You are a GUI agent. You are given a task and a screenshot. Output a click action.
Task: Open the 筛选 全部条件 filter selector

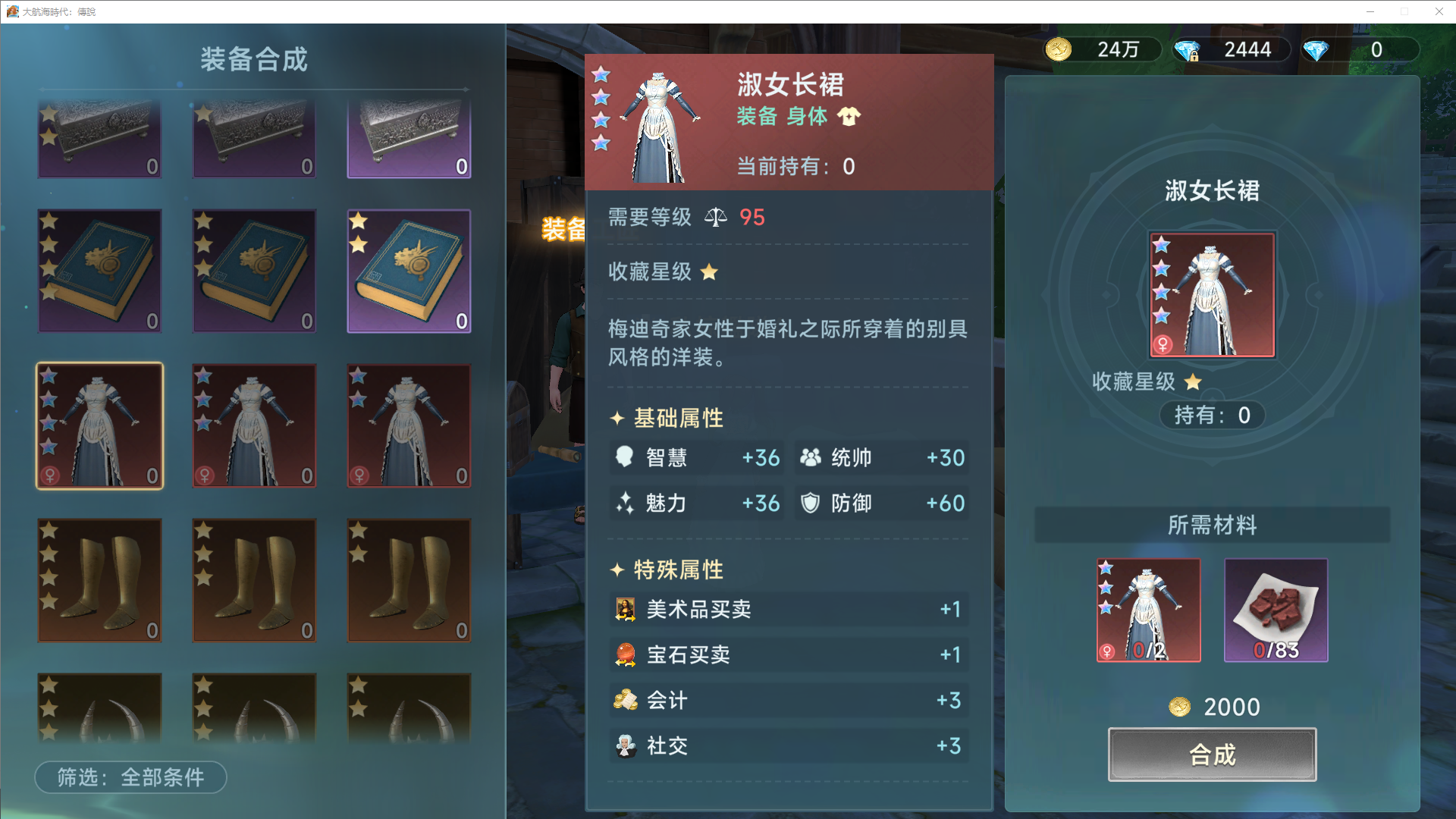(130, 777)
